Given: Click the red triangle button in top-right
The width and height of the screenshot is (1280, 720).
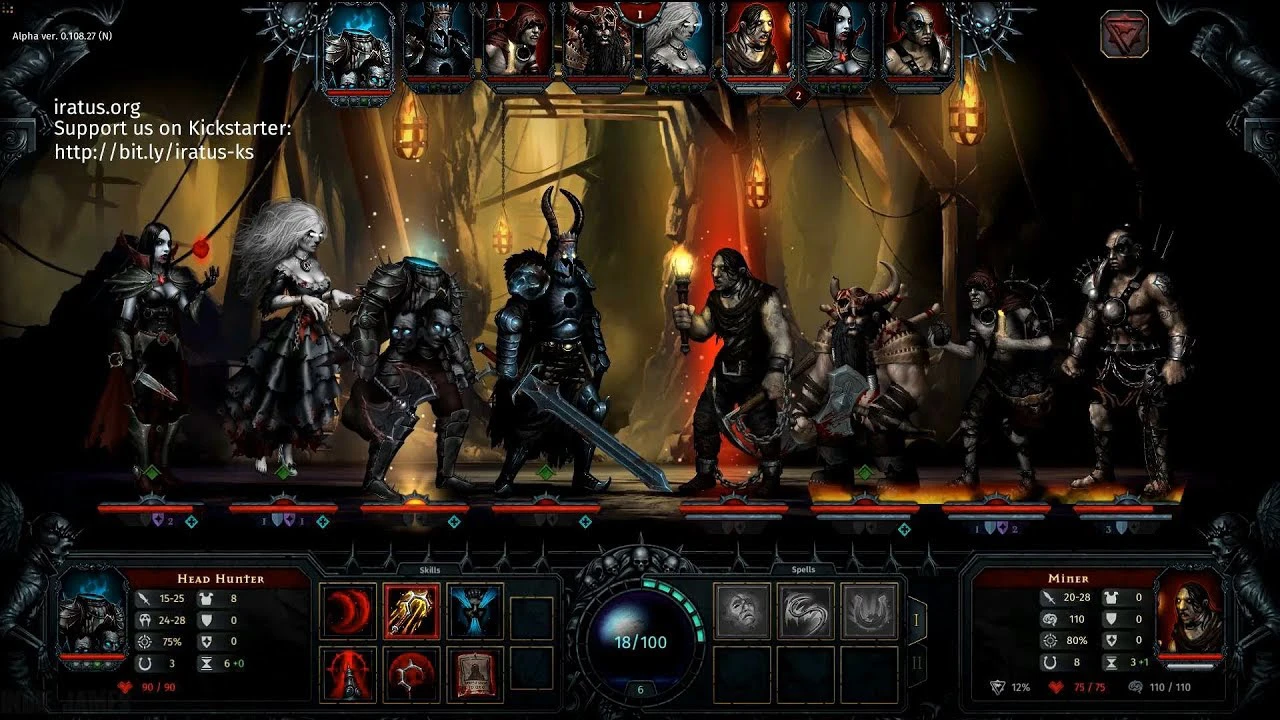Looking at the screenshot, I should pos(1124,34).
